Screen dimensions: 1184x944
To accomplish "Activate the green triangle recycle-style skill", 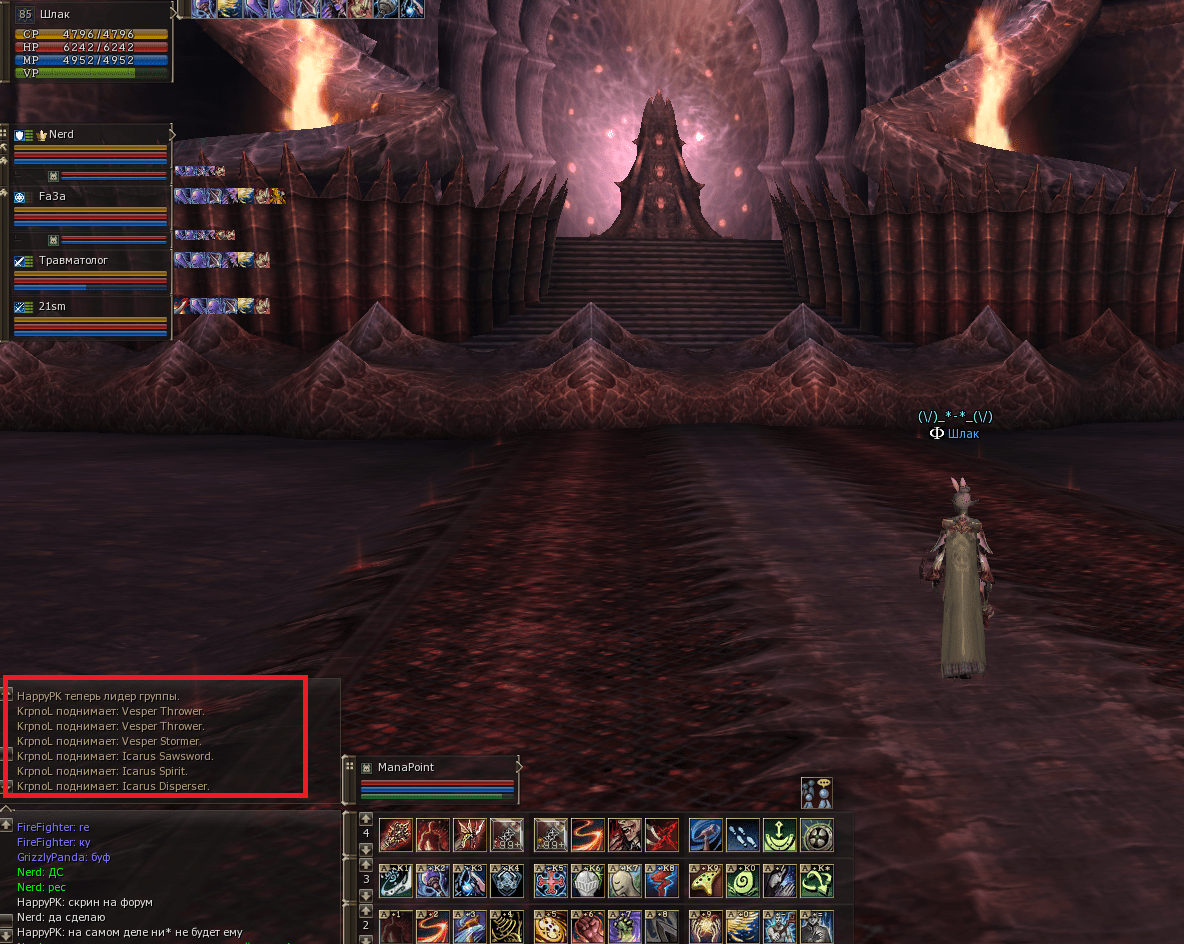I will [817, 881].
